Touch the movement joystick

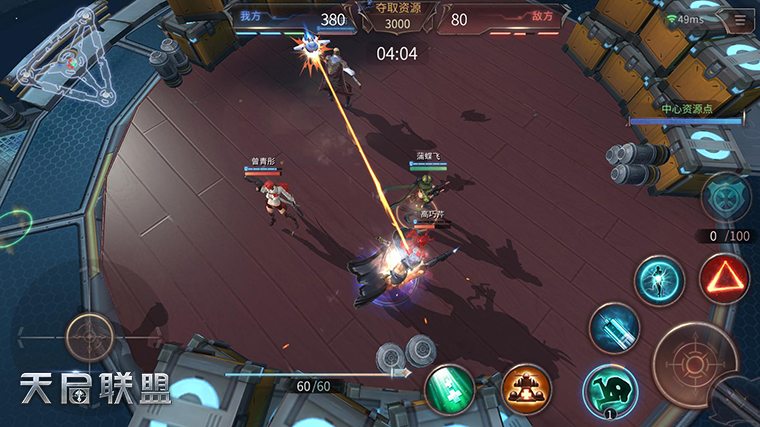(x=90, y=337)
